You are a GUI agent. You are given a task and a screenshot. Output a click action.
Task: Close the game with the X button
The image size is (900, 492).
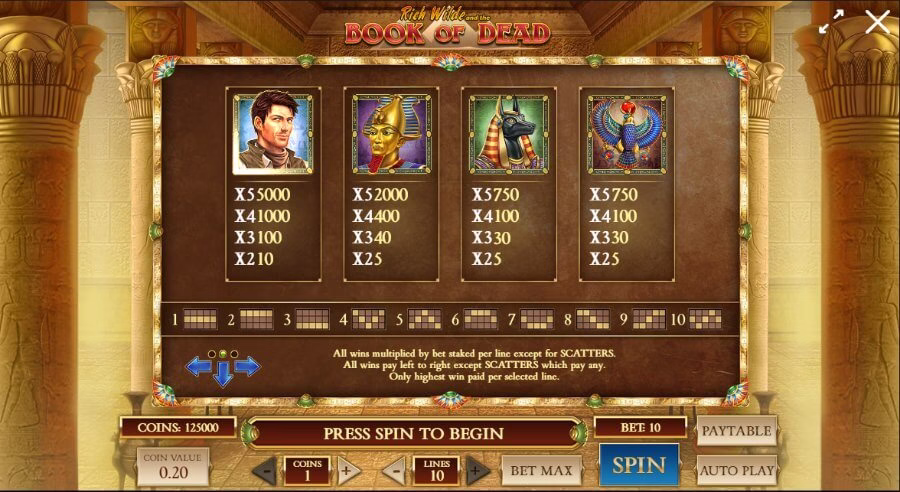[877, 22]
